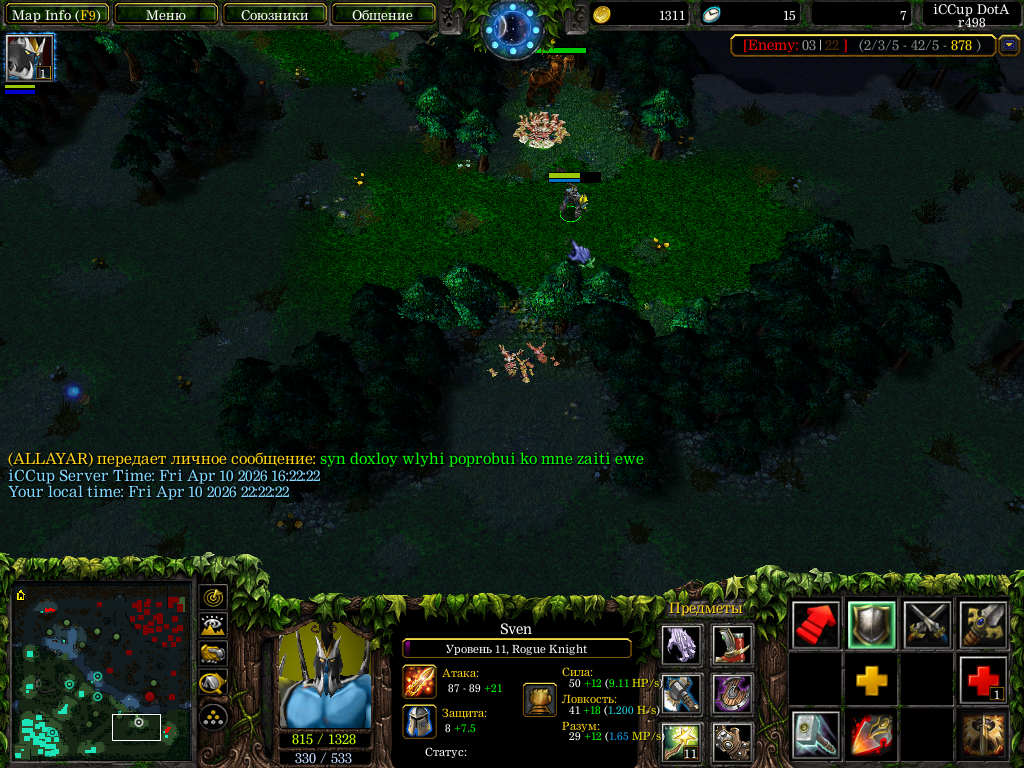Toggle minimap terrain display (eye icon)

[x=213, y=626]
